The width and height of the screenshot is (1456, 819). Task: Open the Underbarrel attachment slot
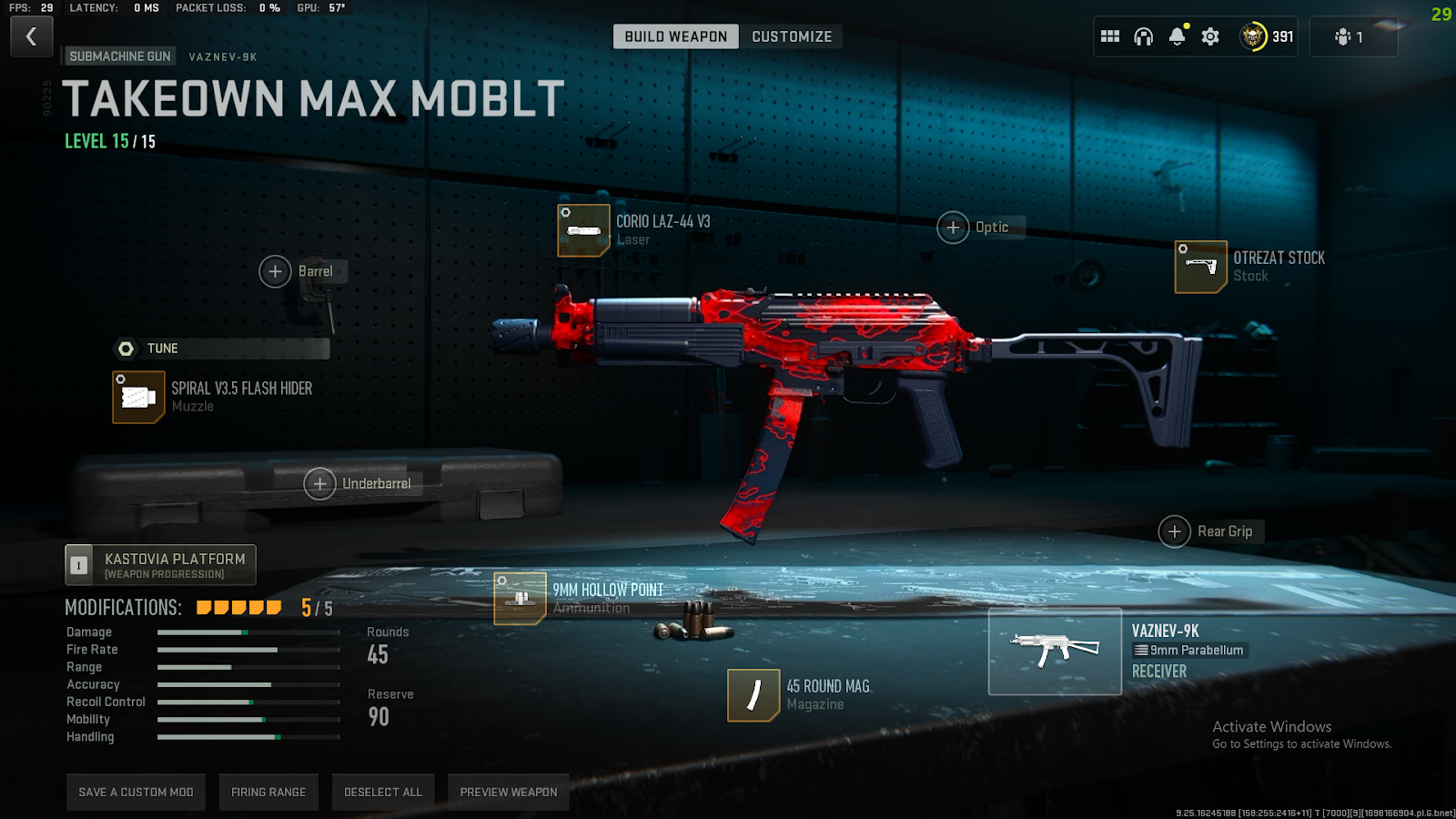(x=319, y=484)
